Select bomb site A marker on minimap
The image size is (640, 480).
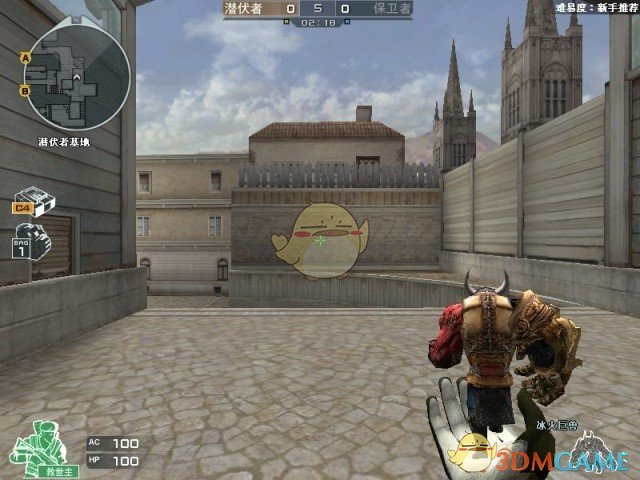click(24, 58)
